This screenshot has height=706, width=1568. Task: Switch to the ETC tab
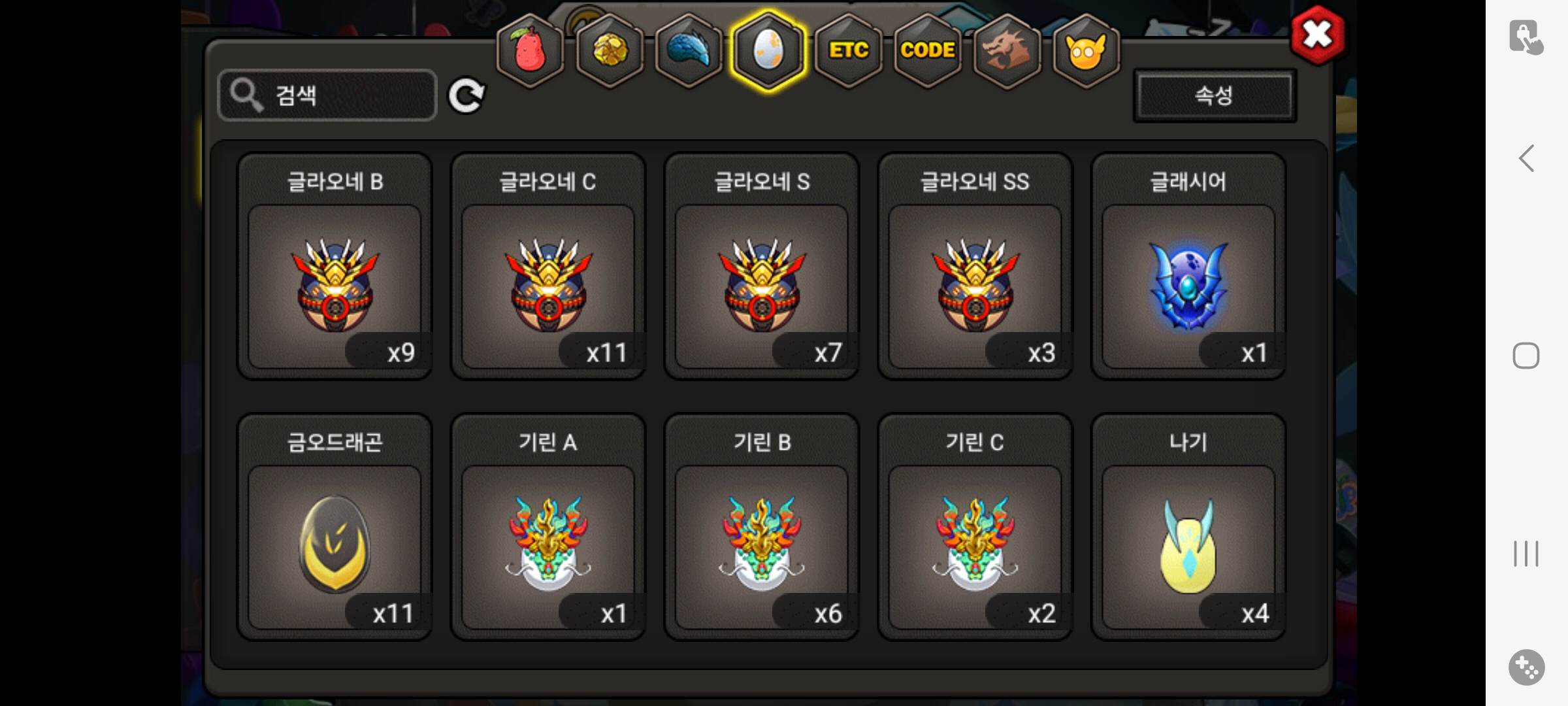(x=848, y=50)
